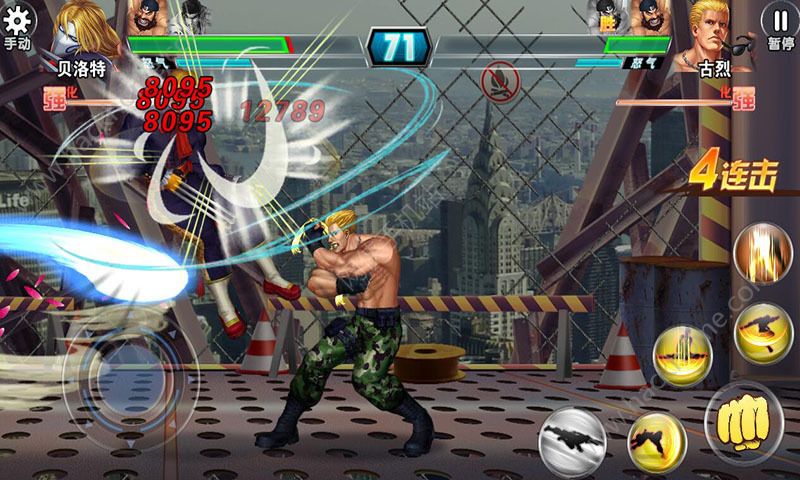800x480 pixels.
Task: Tap the 贝洛特 fighter portrait
Action: tap(85, 28)
